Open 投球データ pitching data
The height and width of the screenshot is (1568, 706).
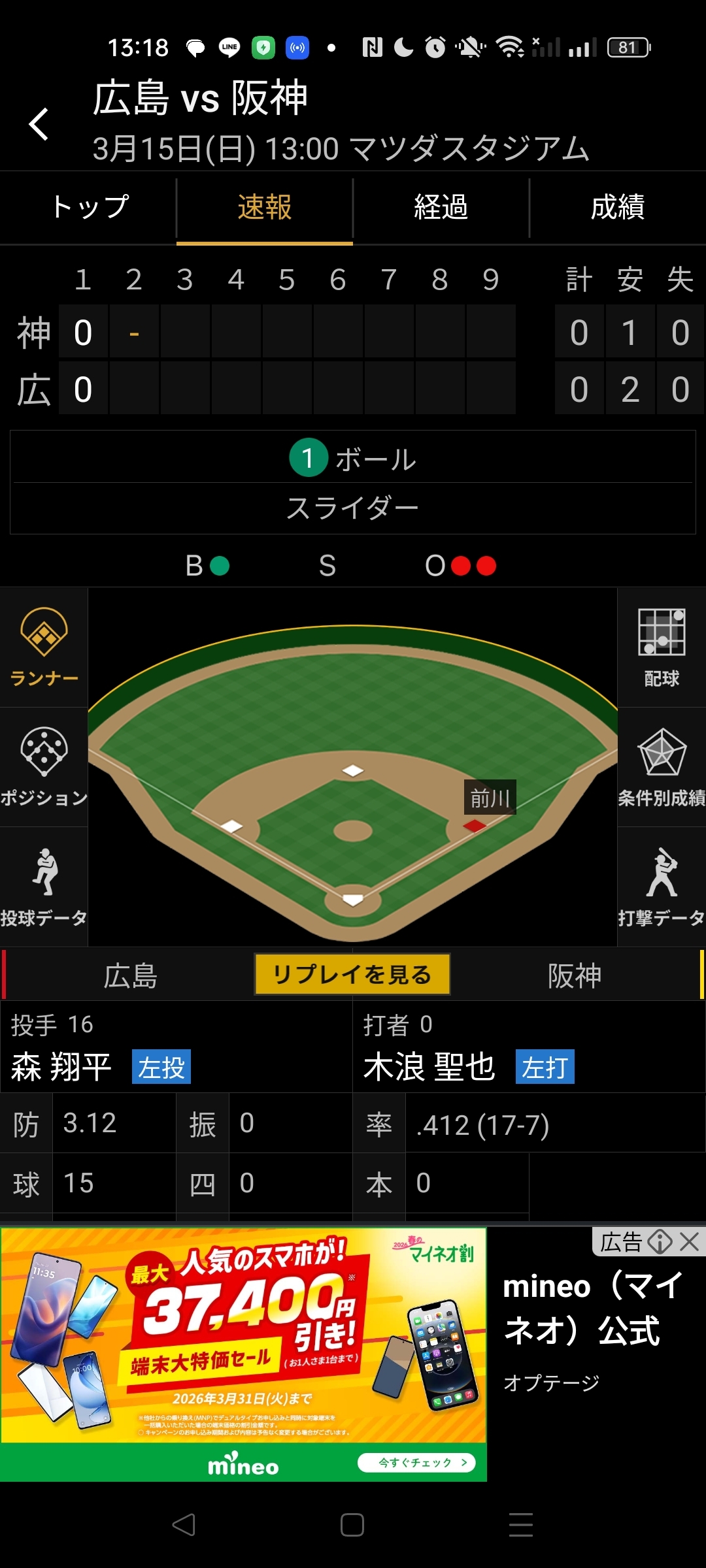44,887
